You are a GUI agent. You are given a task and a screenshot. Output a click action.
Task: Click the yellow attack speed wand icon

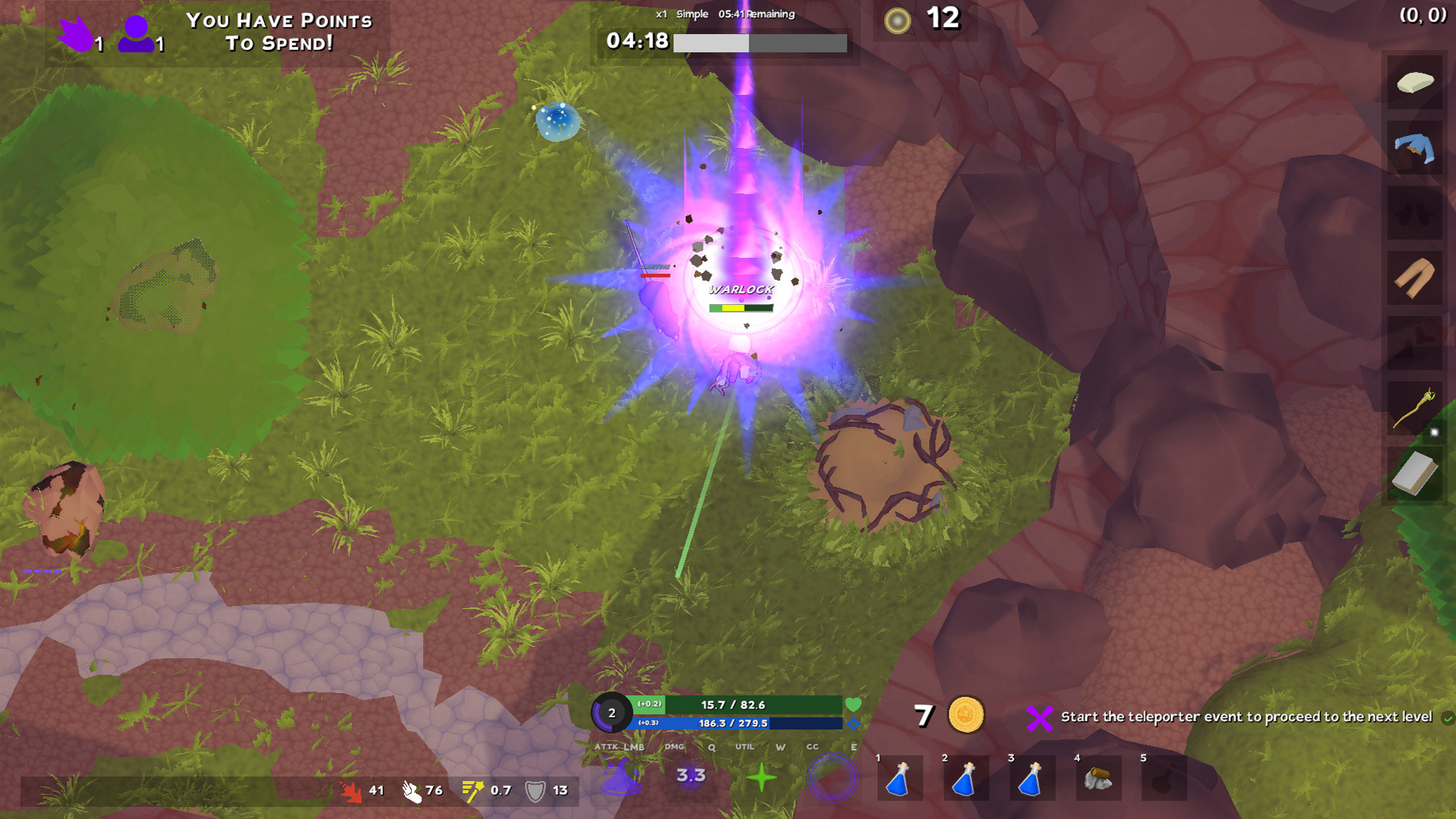472,790
